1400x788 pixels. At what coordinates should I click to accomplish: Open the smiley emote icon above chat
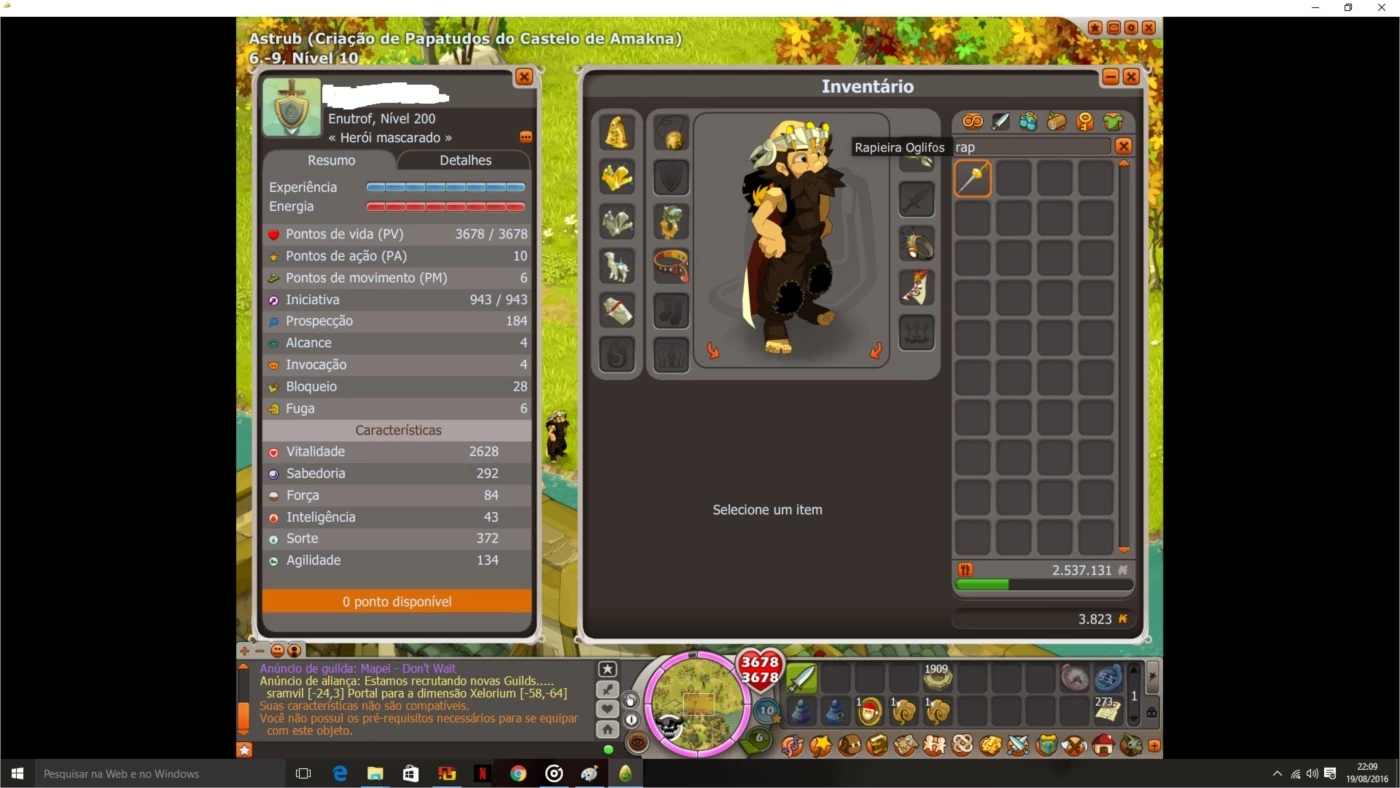(x=277, y=650)
